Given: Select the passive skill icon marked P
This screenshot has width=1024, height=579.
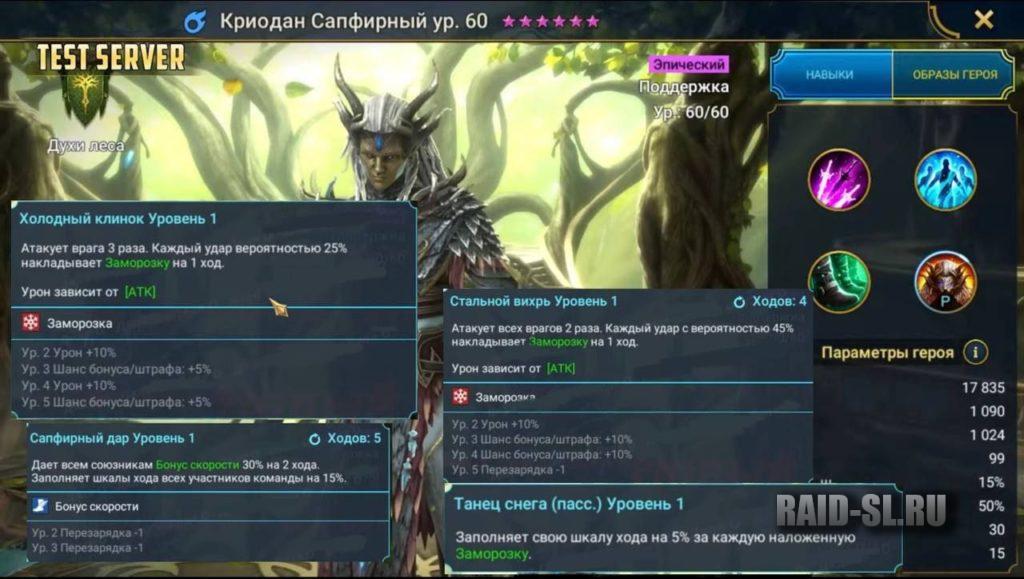Looking at the screenshot, I should (945, 282).
